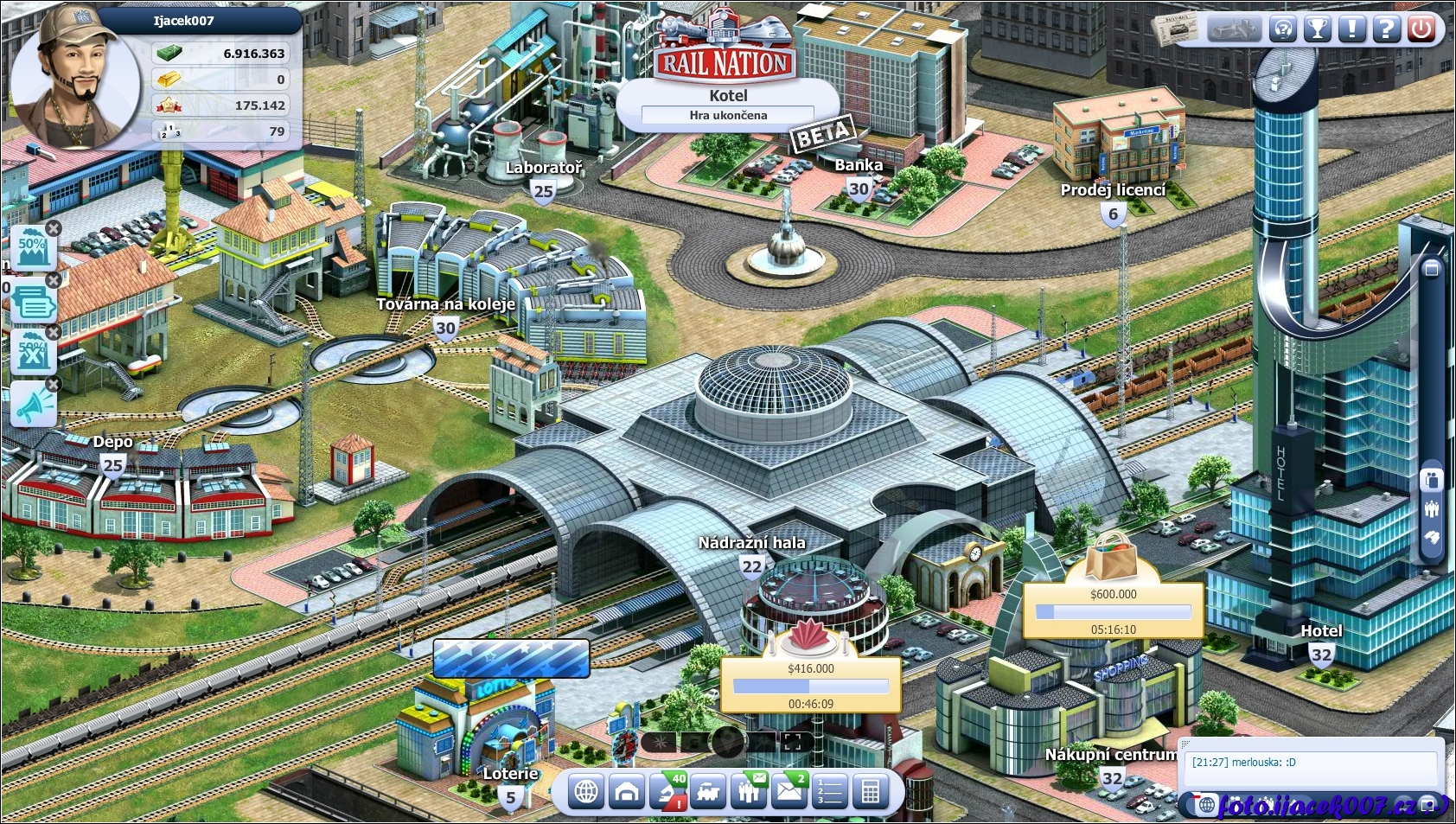This screenshot has height=824, width=1456.
Task: Open the trophy achievements button
Action: tap(1318, 29)
